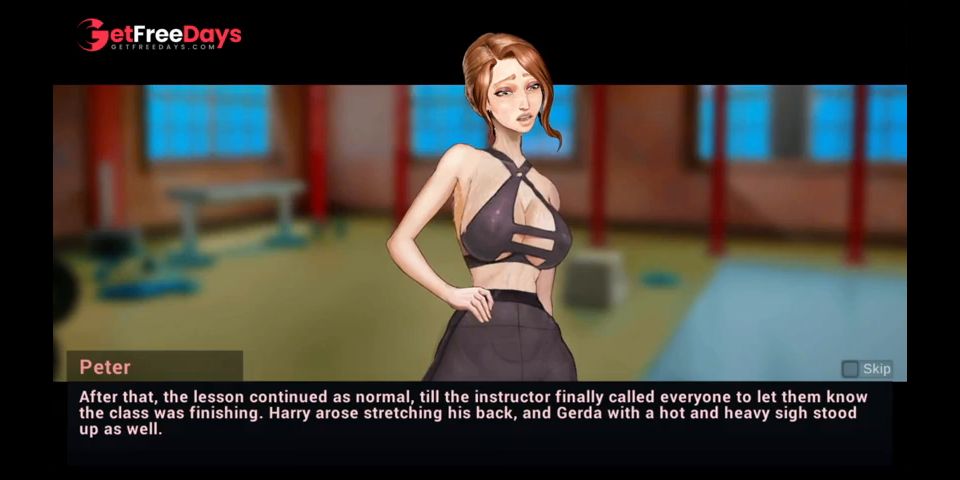Toggle the Skip checkbox
Screen dimensions: 960x480
tap(850, 369)
